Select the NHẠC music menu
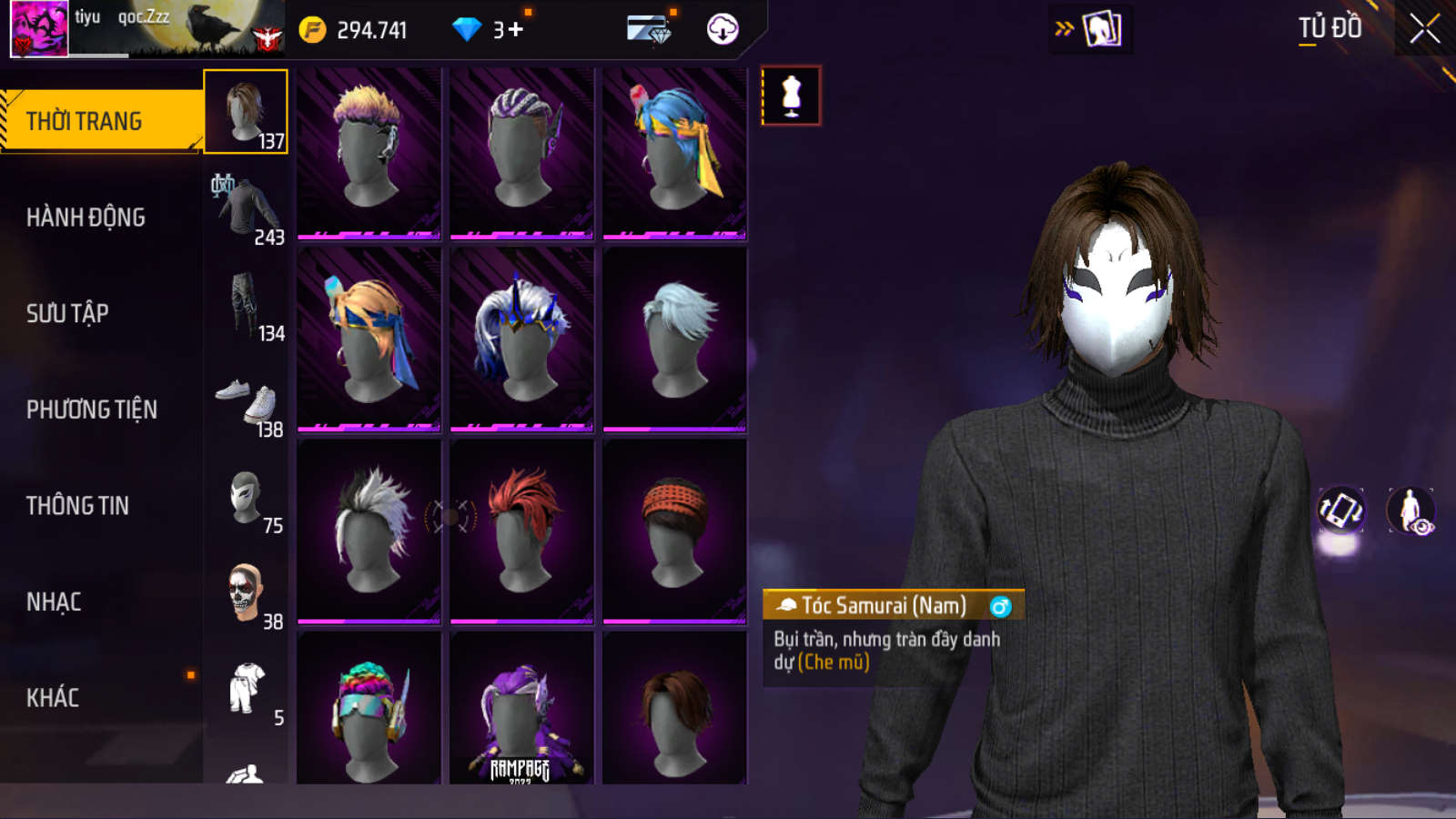Image resolution: width=1456 pixels, height=819 pixels. pyautogui.click(x=54, y=602)
